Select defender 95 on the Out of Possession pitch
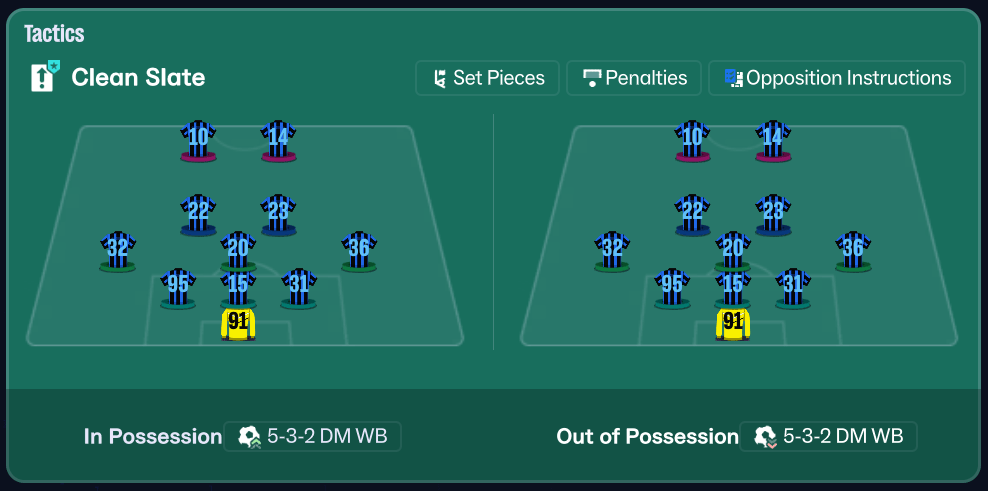 [x=673, y=286]
